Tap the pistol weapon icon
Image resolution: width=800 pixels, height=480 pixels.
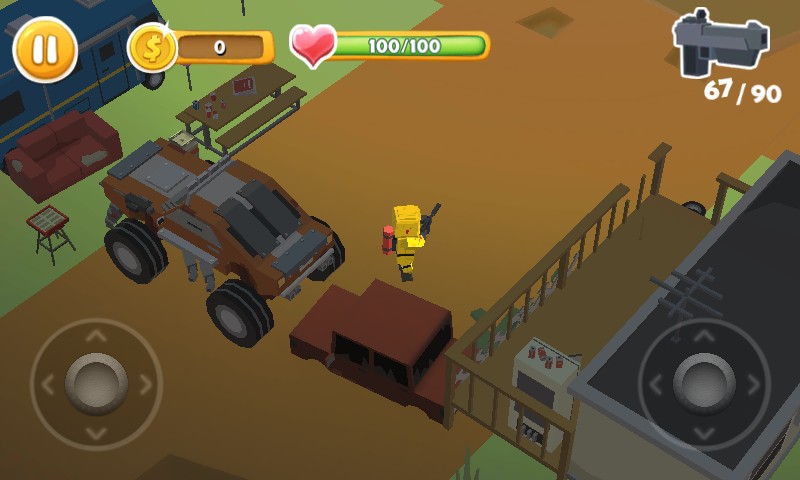[720, 42]
